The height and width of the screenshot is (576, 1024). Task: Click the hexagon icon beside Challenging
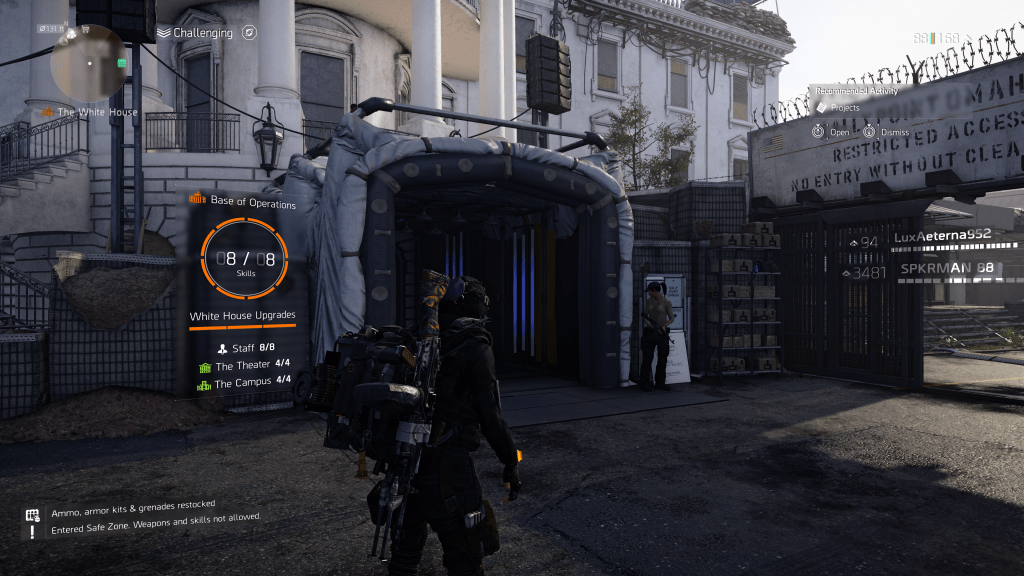[x=249, y=33]
